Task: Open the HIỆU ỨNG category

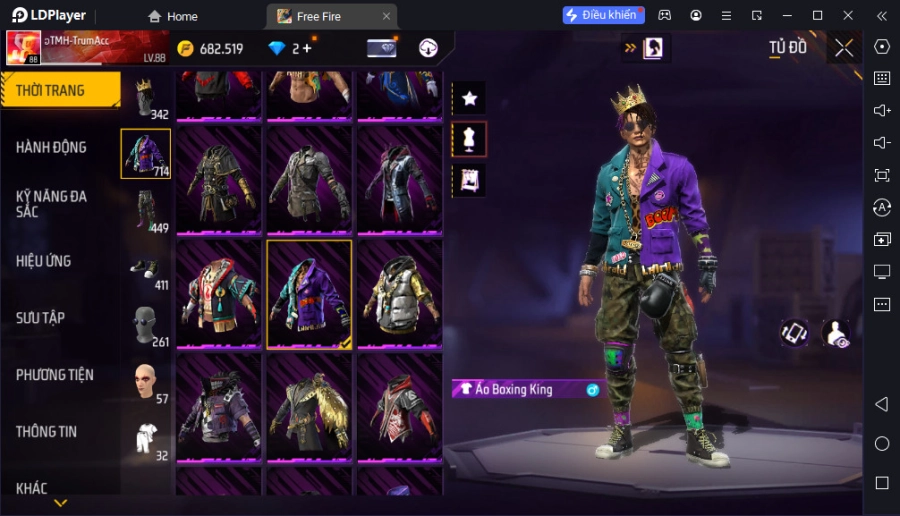Action: 44,261
